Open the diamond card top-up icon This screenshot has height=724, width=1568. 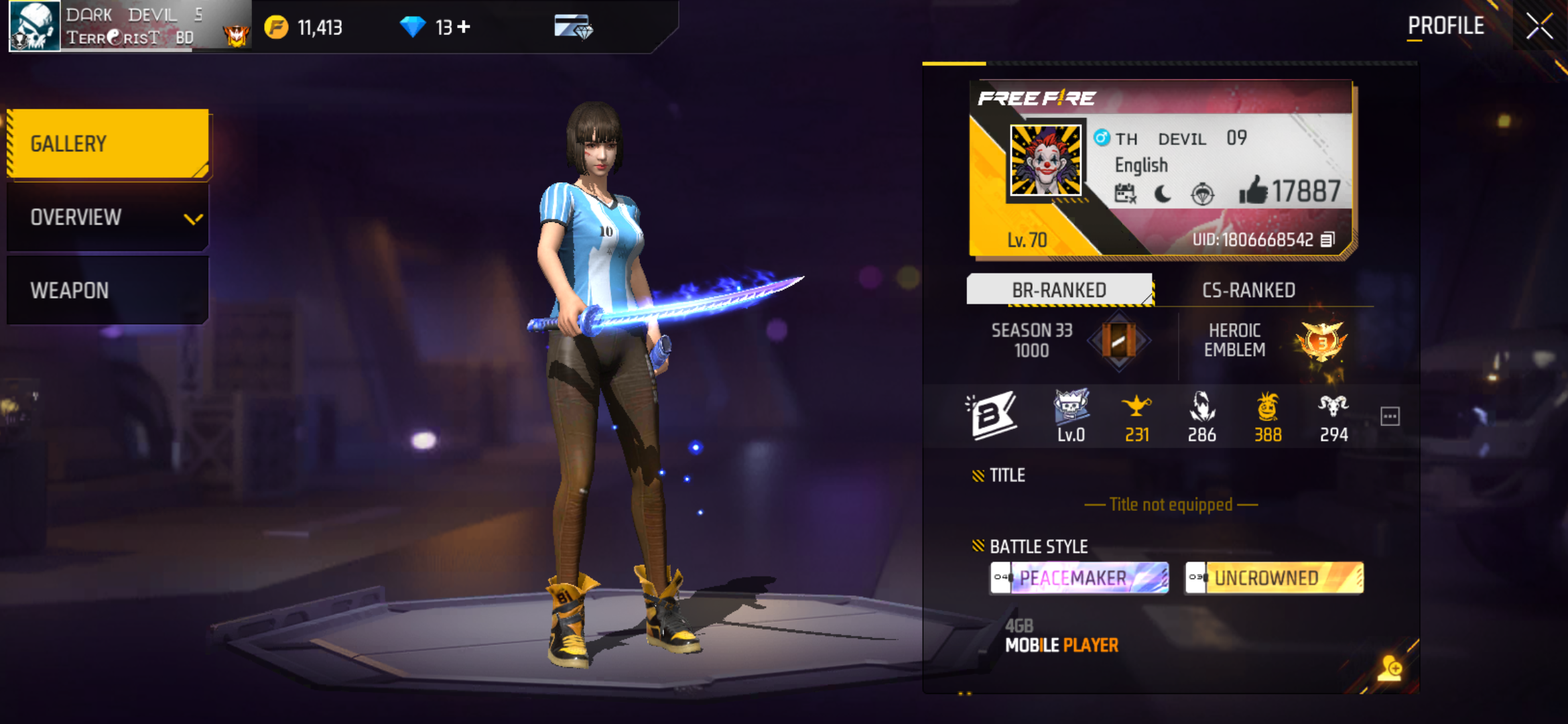pyautogui.click(x=573, y=27)
